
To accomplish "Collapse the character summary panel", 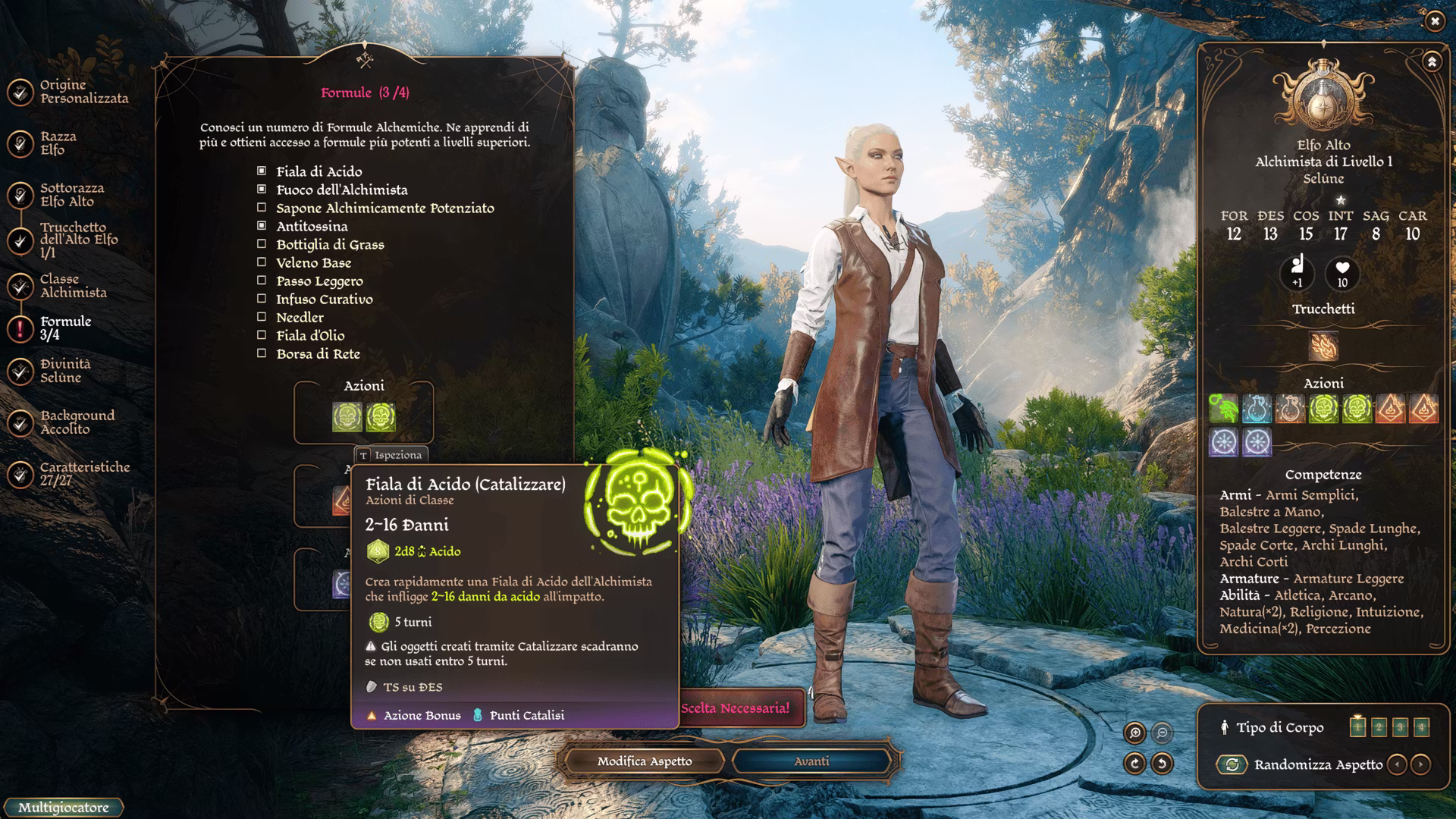I will coord(1432,62).
